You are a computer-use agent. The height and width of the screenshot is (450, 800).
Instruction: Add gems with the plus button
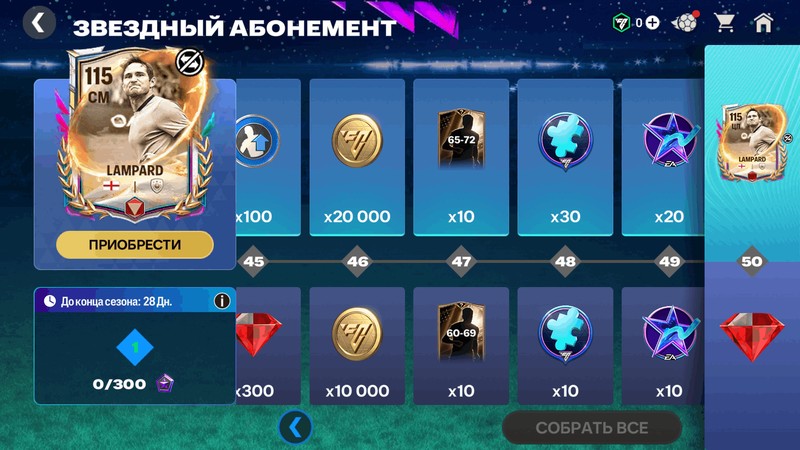point(652,22)
